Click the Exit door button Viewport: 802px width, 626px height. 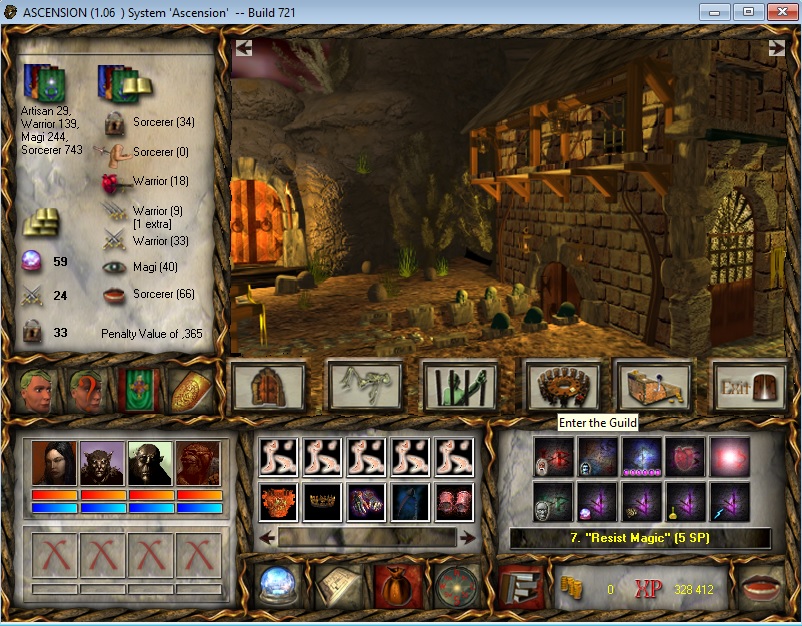click(749, 386)
